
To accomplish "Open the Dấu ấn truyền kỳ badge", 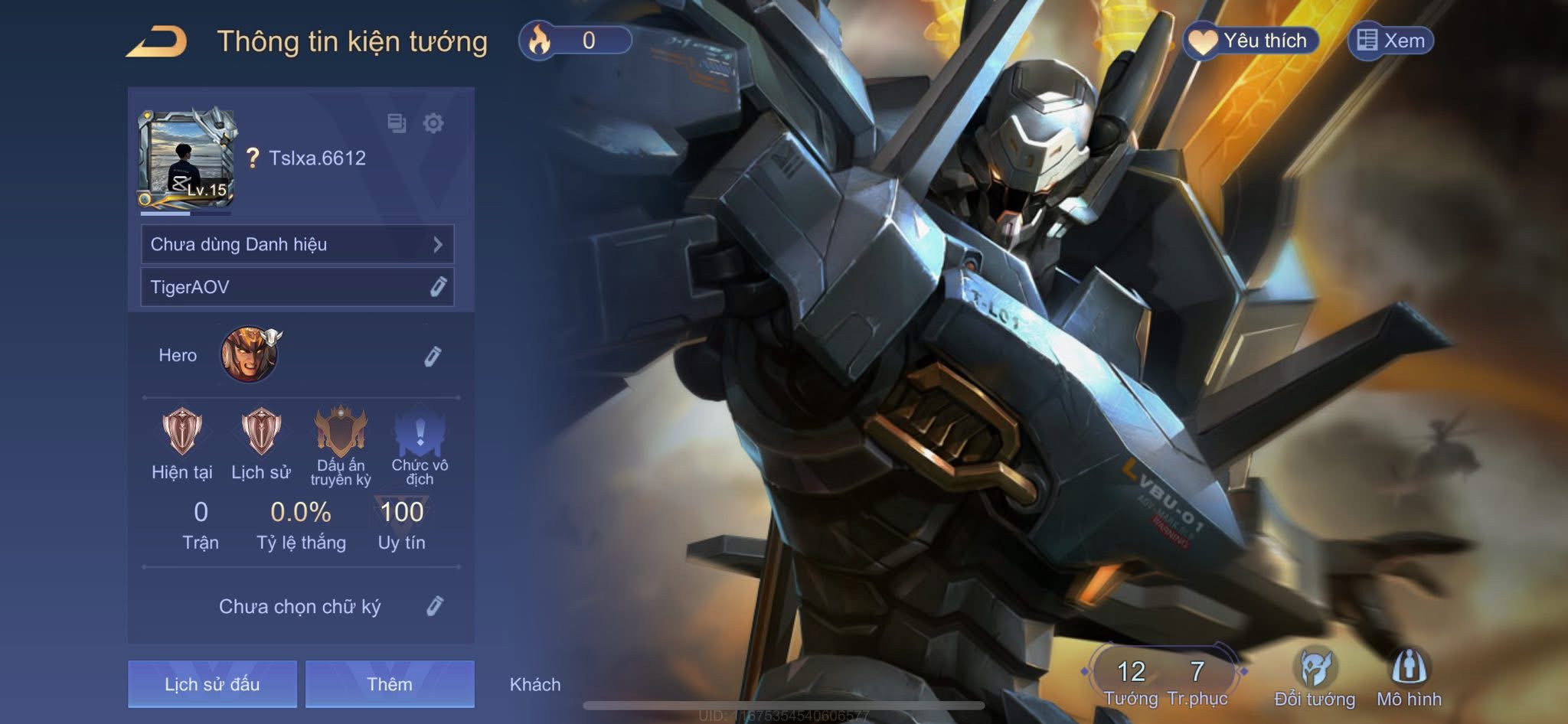I will tap(341, 432).
